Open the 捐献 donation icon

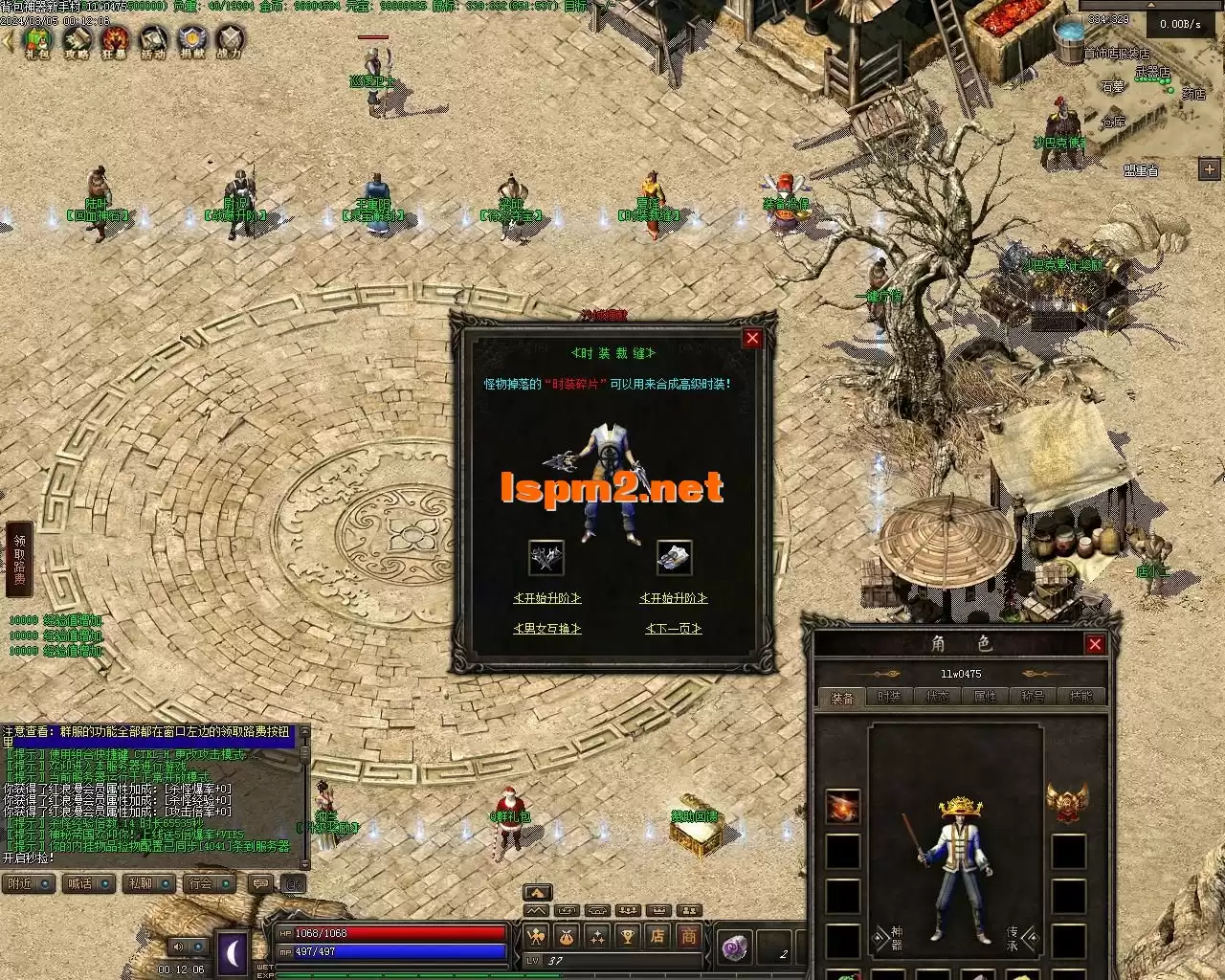191,41
